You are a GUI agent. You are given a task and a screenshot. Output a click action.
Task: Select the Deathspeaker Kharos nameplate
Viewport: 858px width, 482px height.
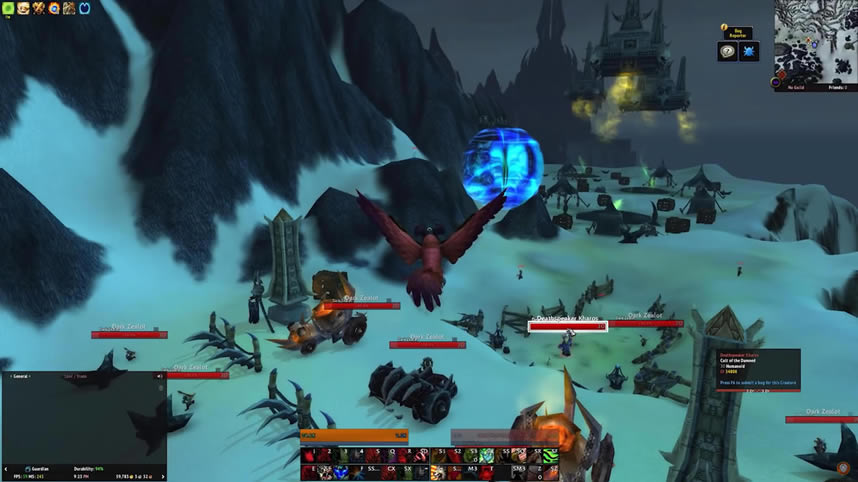tap(567, 326)
